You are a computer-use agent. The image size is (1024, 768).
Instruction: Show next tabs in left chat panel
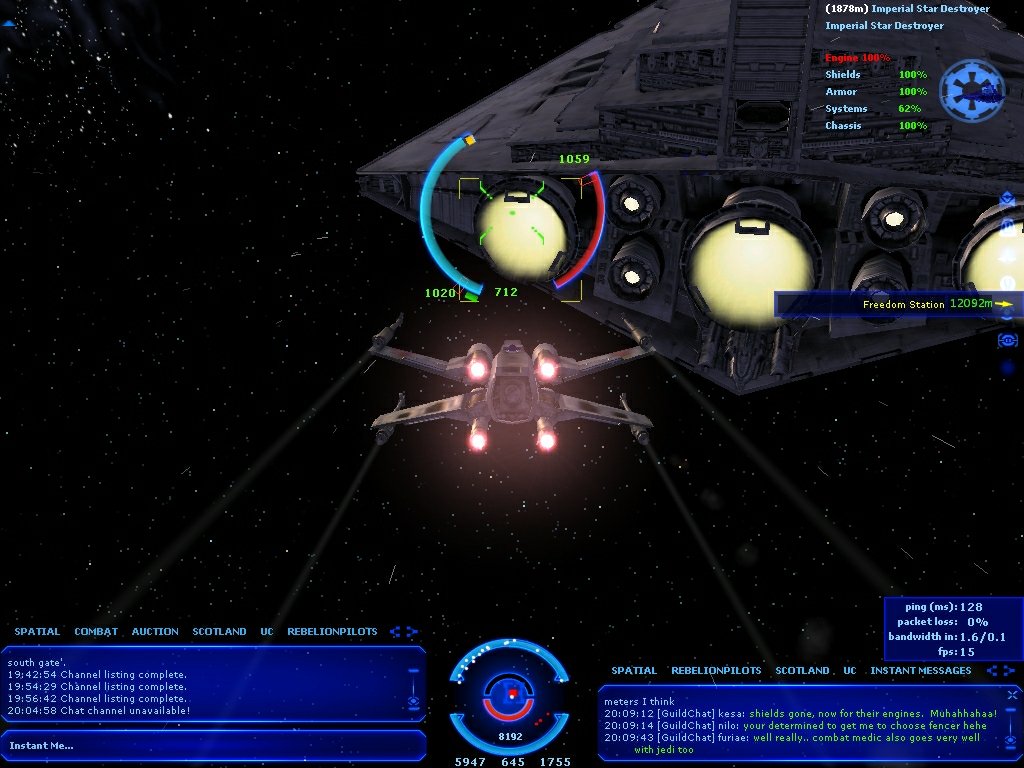point(411,632)
